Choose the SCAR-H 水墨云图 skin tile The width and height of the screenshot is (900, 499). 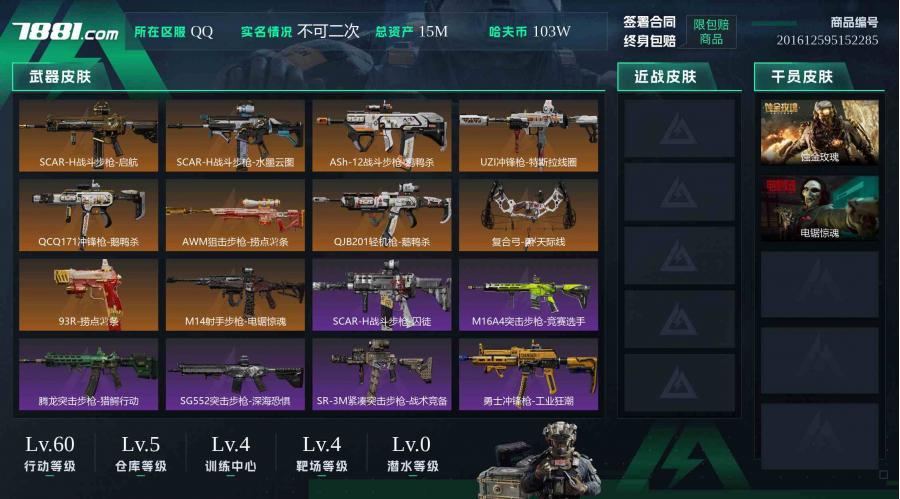(235, 134)
